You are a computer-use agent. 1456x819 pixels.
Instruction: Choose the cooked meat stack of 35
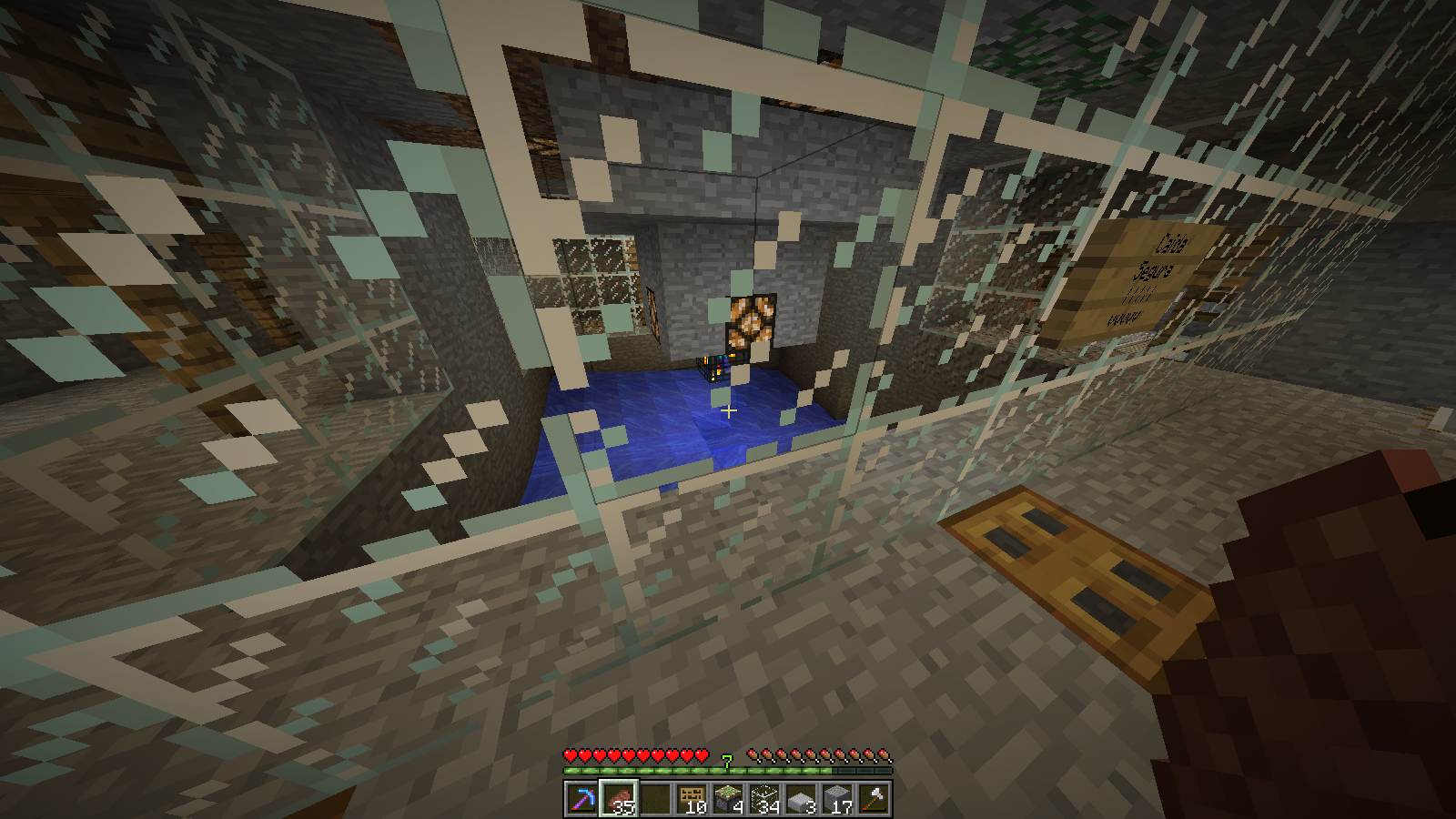pyautogui.click(x=619, y=799)
